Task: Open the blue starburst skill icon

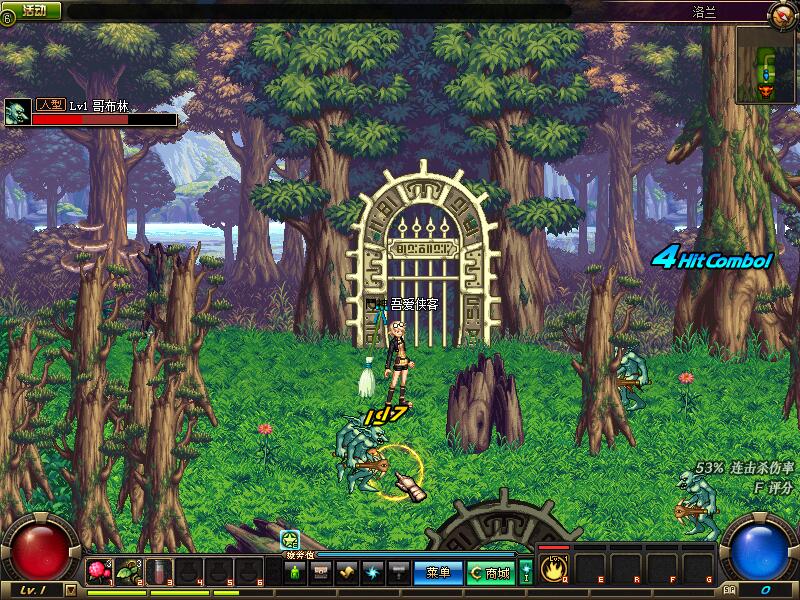Action: (372, 573)
